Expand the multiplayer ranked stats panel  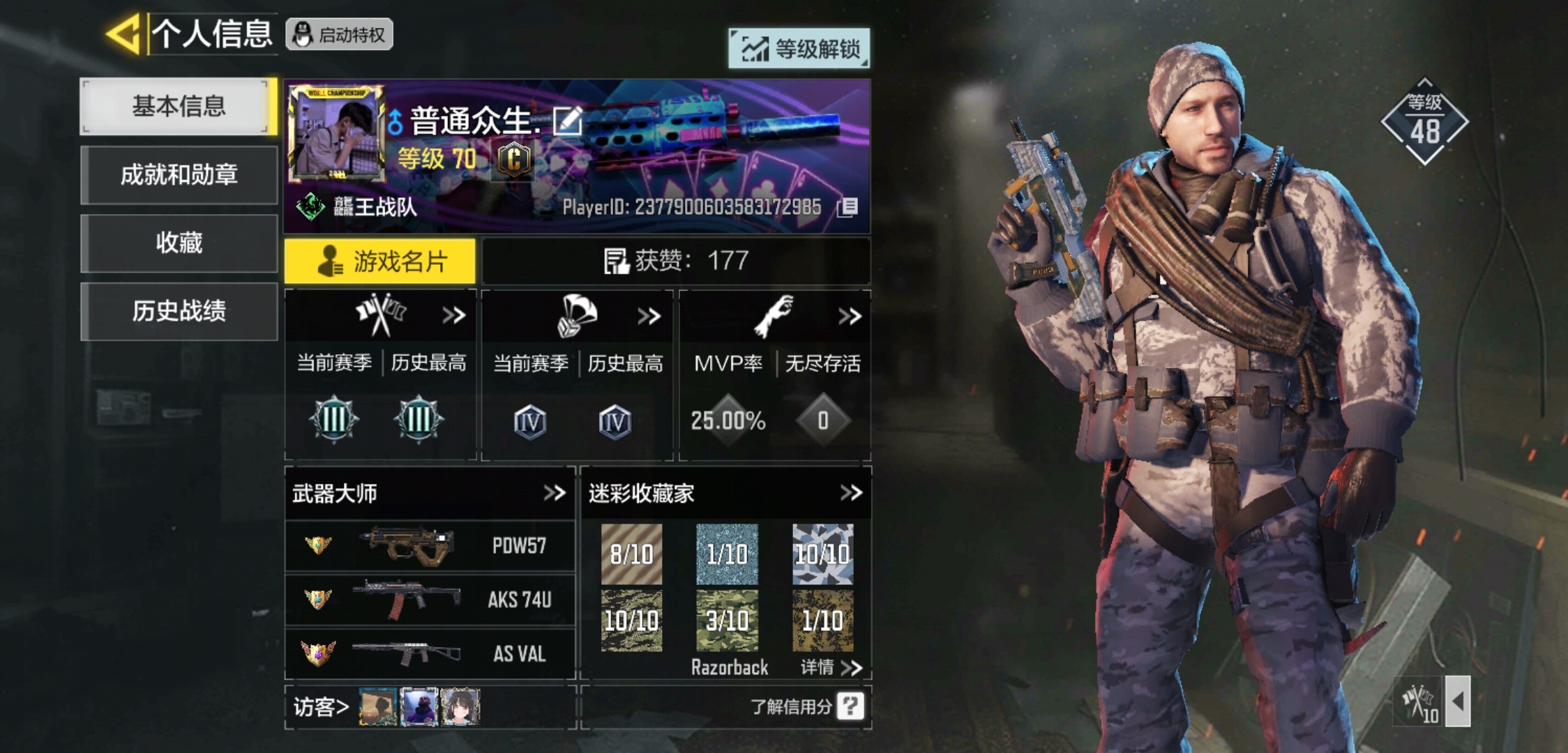[x=454, y=316]
